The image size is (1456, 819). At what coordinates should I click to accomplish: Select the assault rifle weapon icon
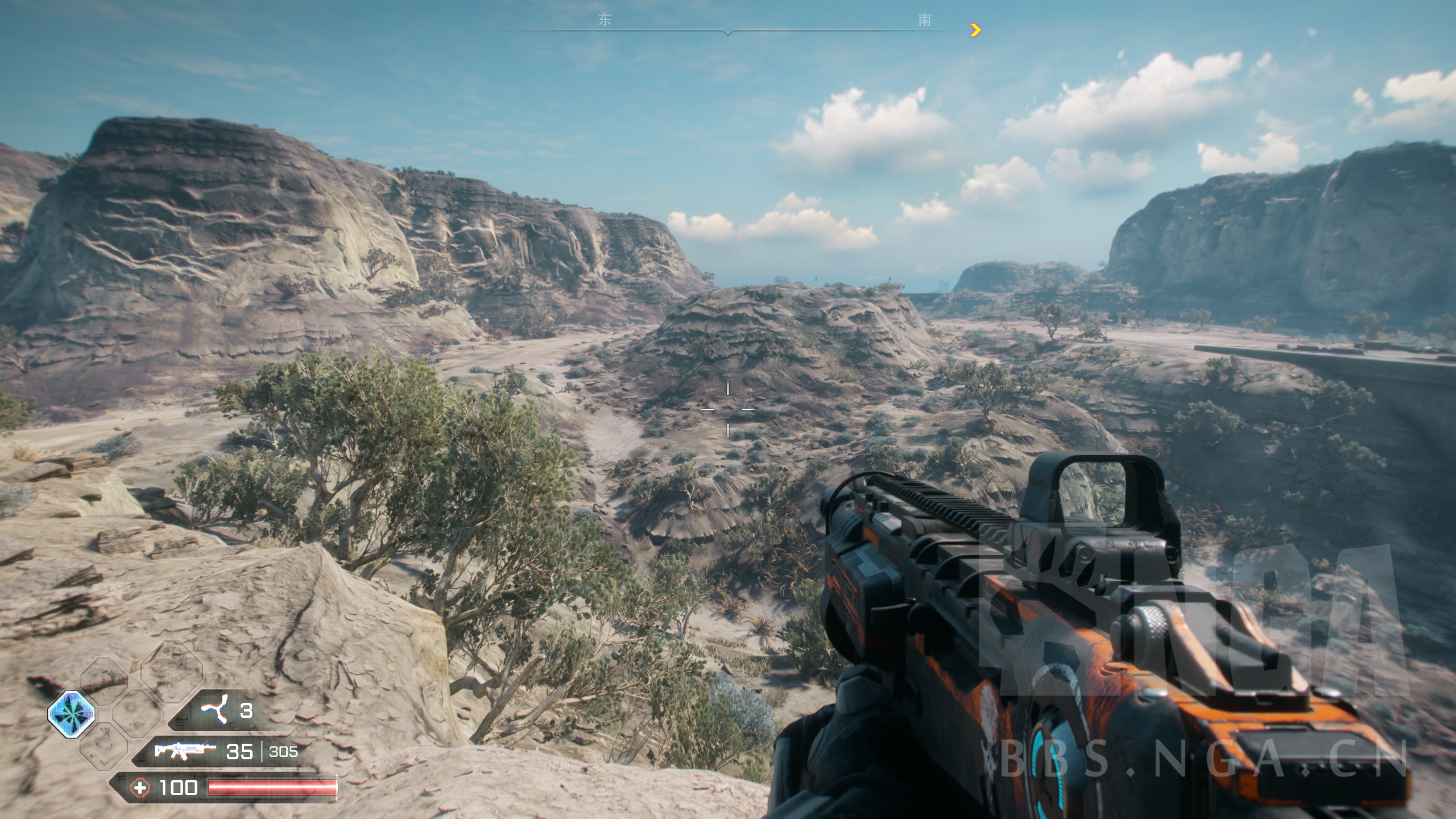click(185, 752)
